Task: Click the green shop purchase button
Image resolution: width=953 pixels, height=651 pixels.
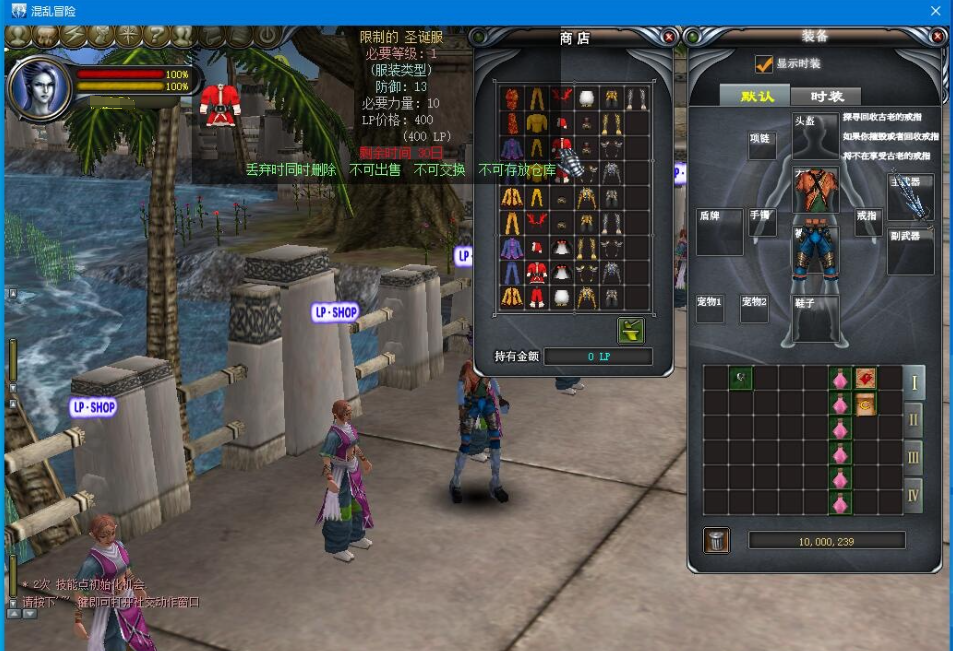Action: click(631, 330)
